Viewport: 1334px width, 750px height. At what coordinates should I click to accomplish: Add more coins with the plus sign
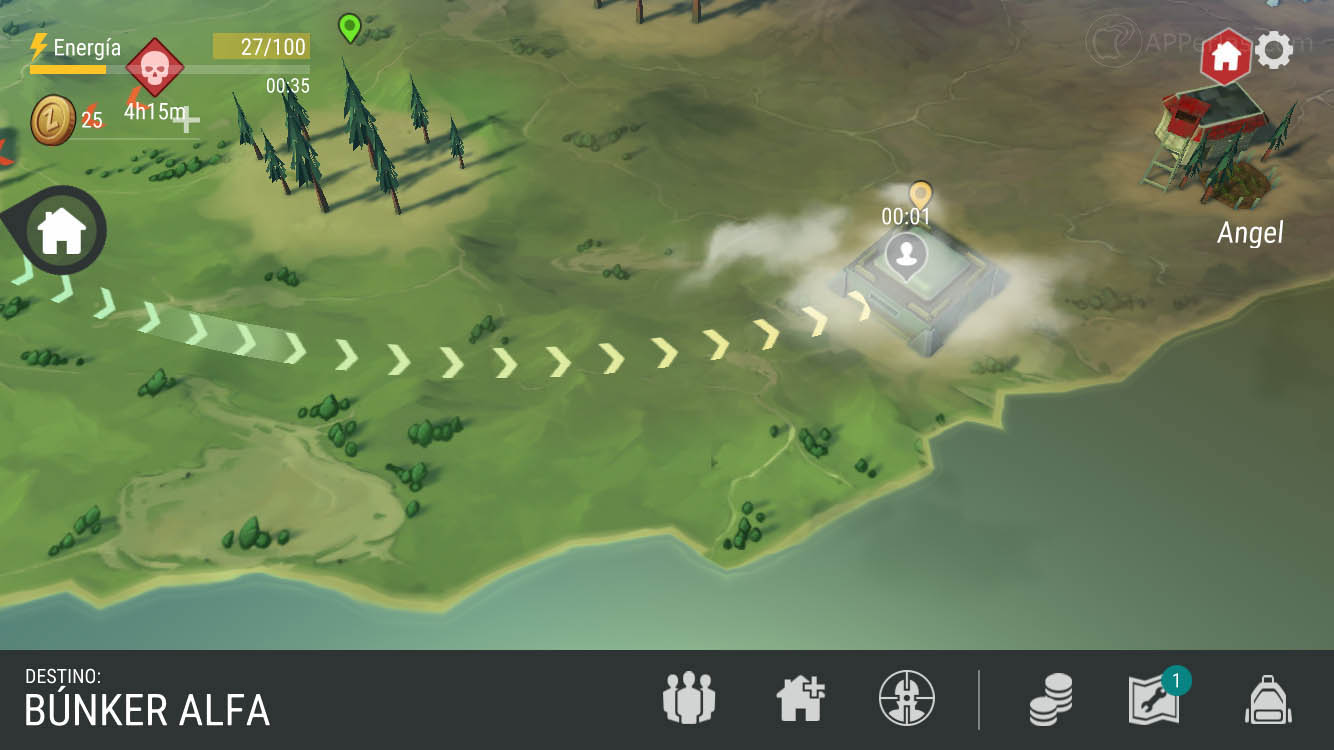tap(186, 122)
